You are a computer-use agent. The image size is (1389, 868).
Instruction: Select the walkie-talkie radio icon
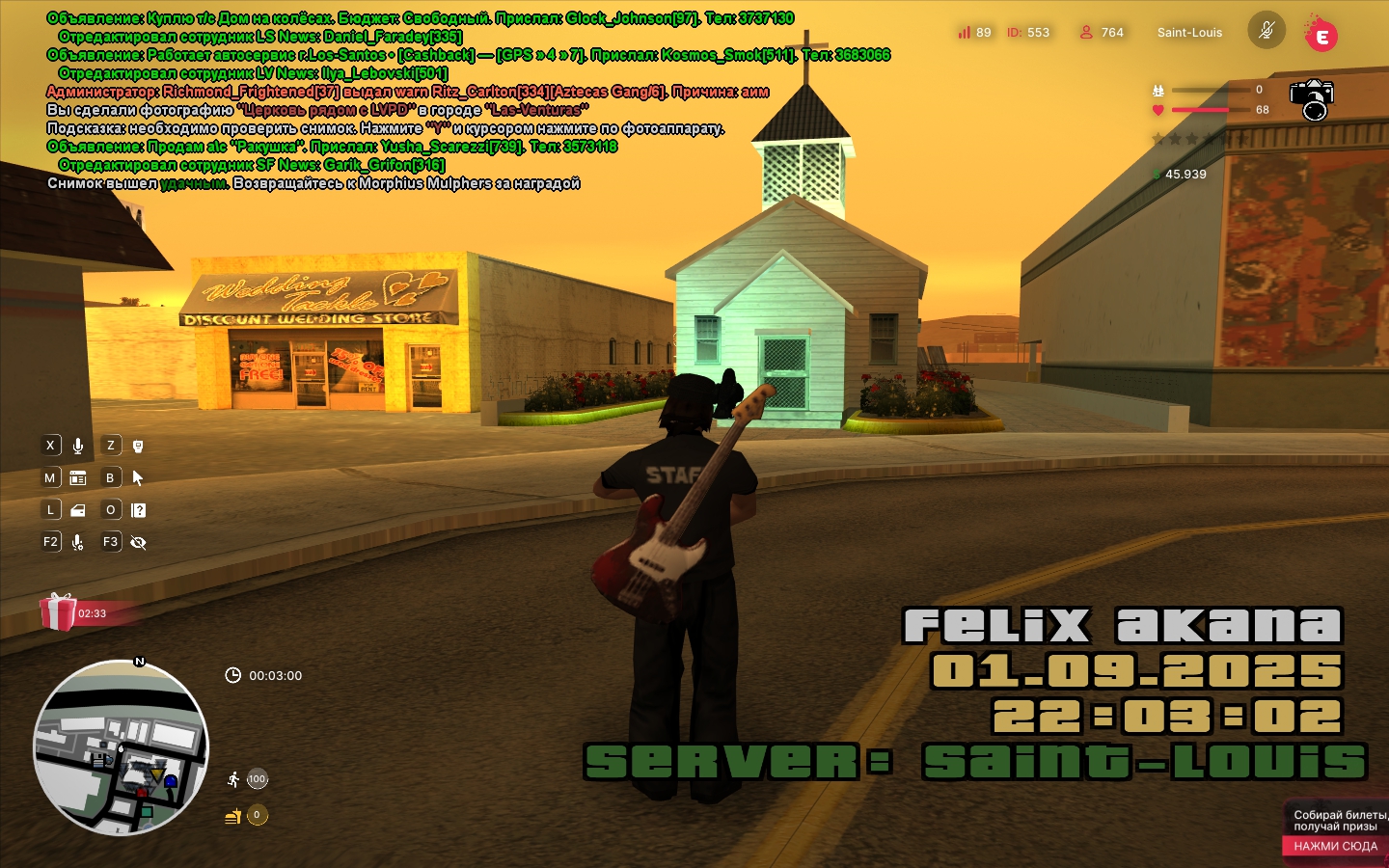[x=138, y=446]
